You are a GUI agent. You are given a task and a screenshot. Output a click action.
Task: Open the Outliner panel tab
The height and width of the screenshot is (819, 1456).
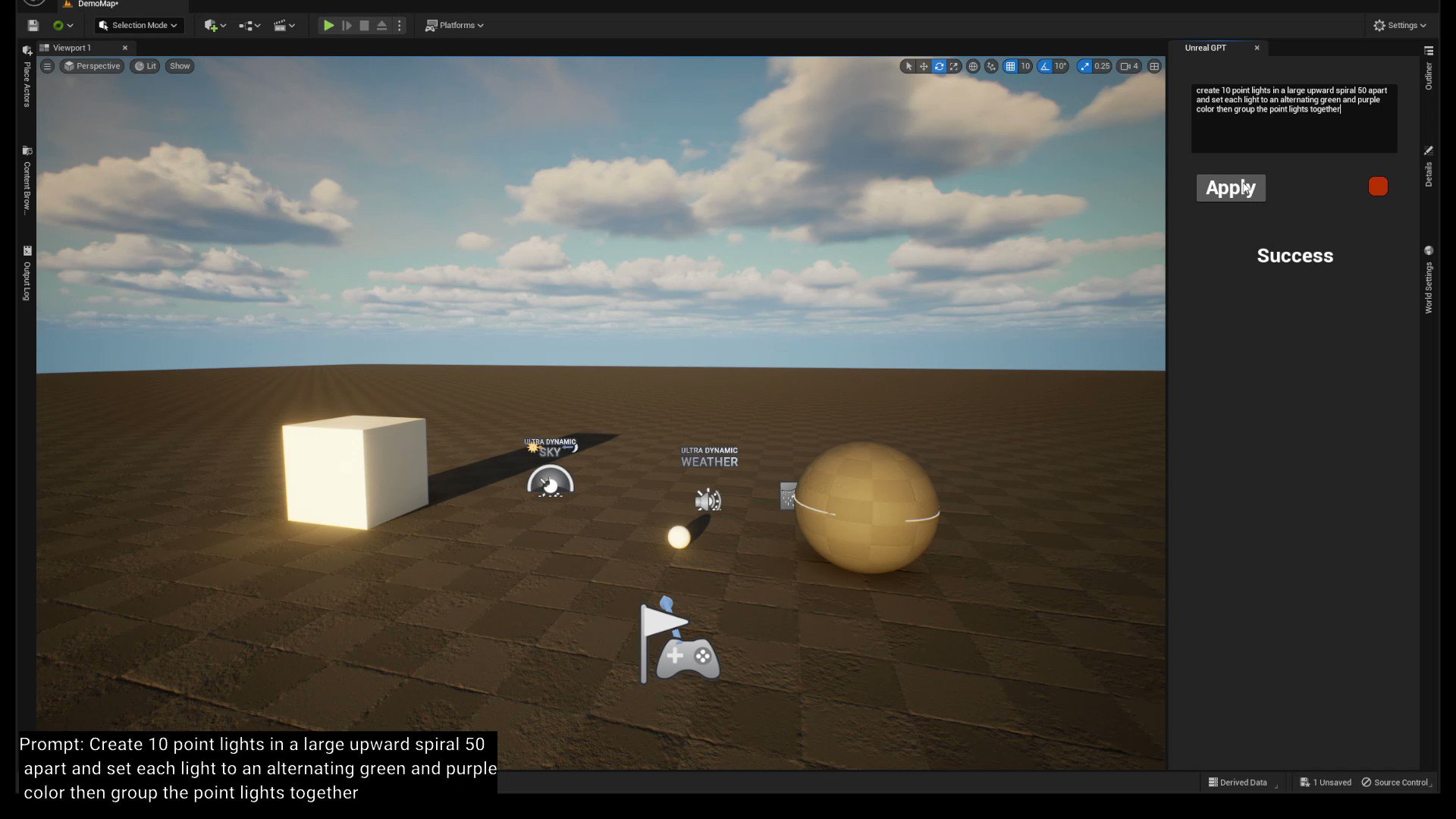[x=1429, y=74]
